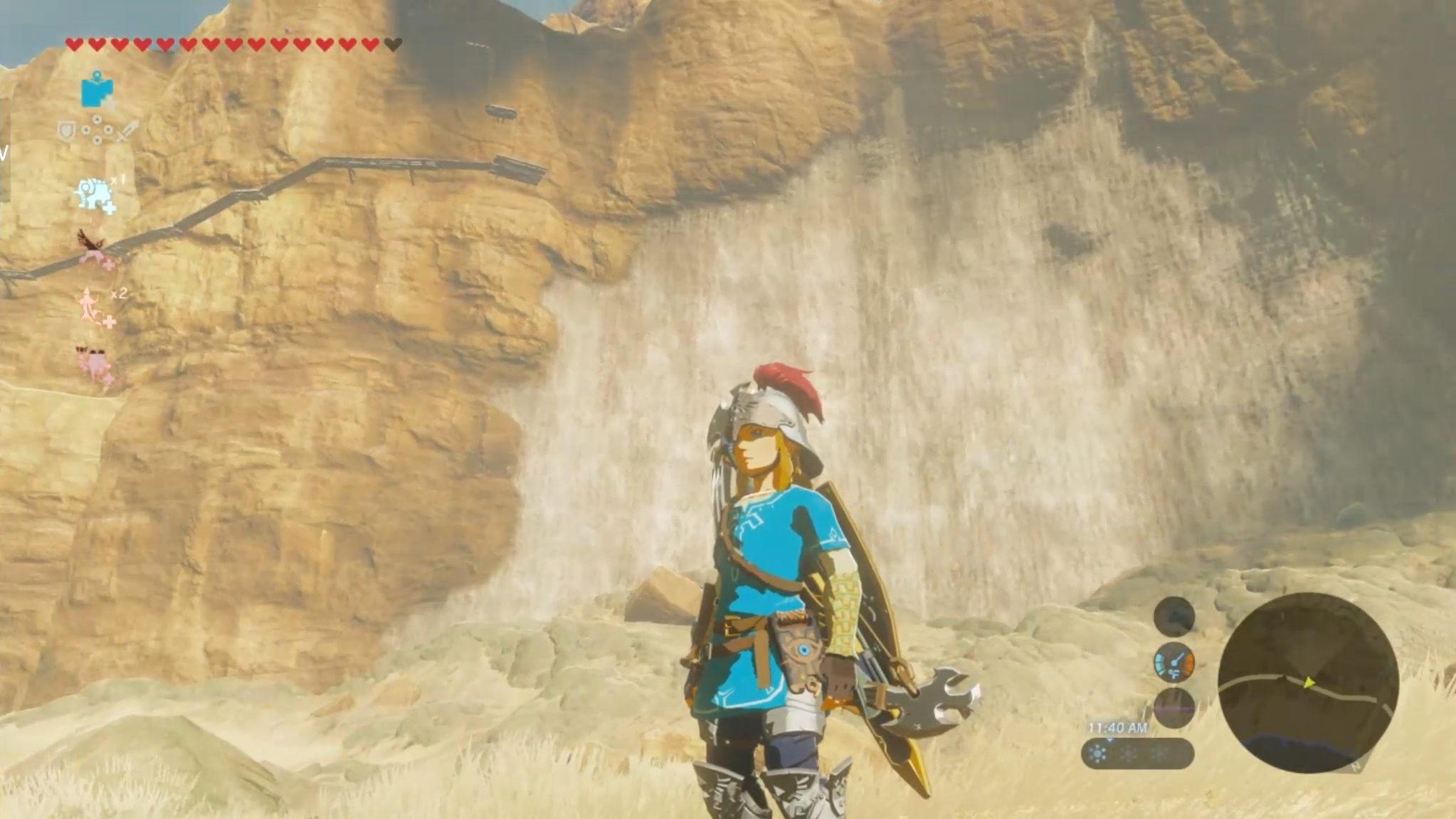Click the Sheikah sensor circle above the thermometer
This screenshot has width=1456, height=819.
(1173, 616)
